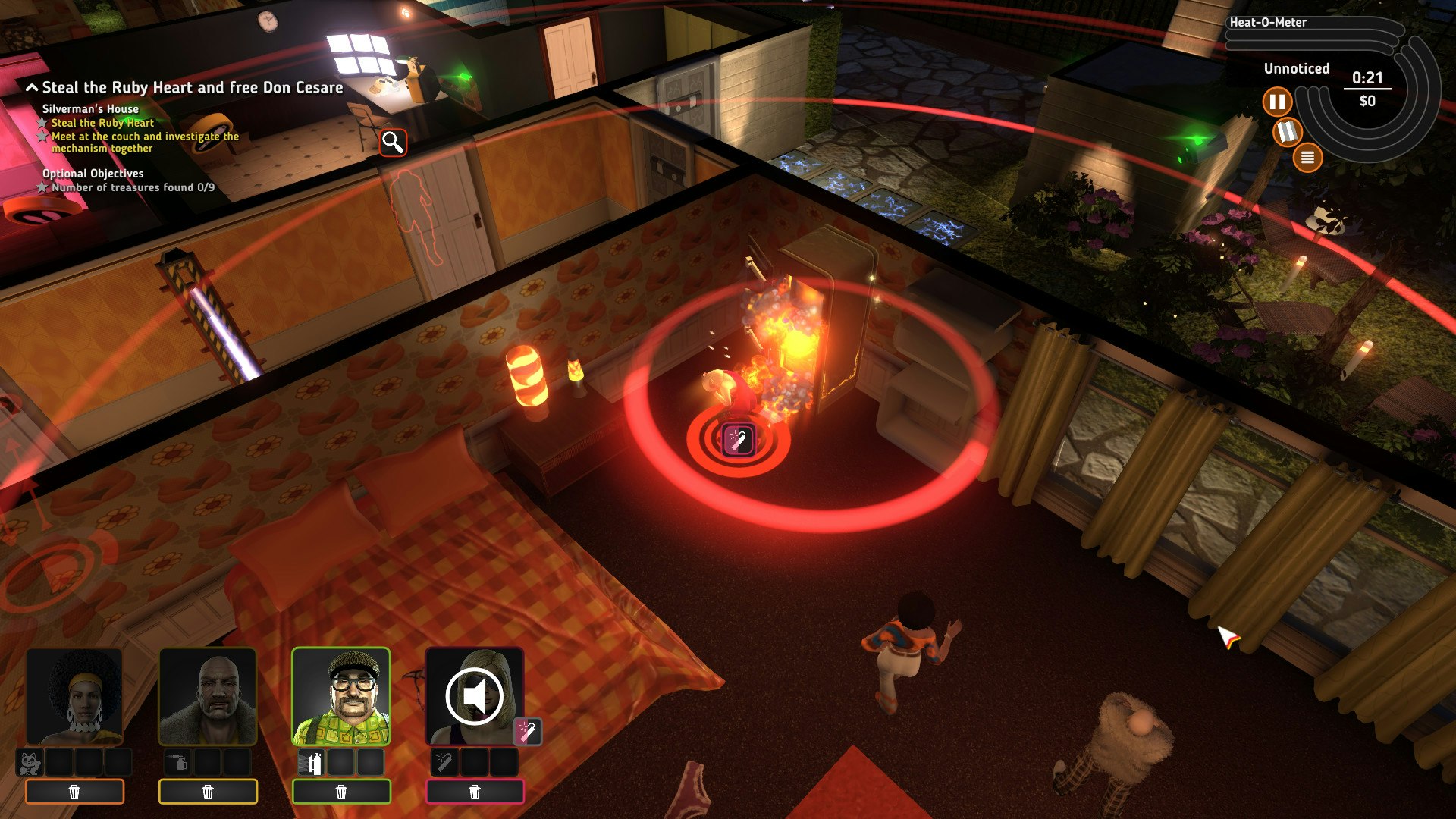Click an empty inventory slot beside the blowtorch
1456x819 pixels.
click(x=209, y=763)
